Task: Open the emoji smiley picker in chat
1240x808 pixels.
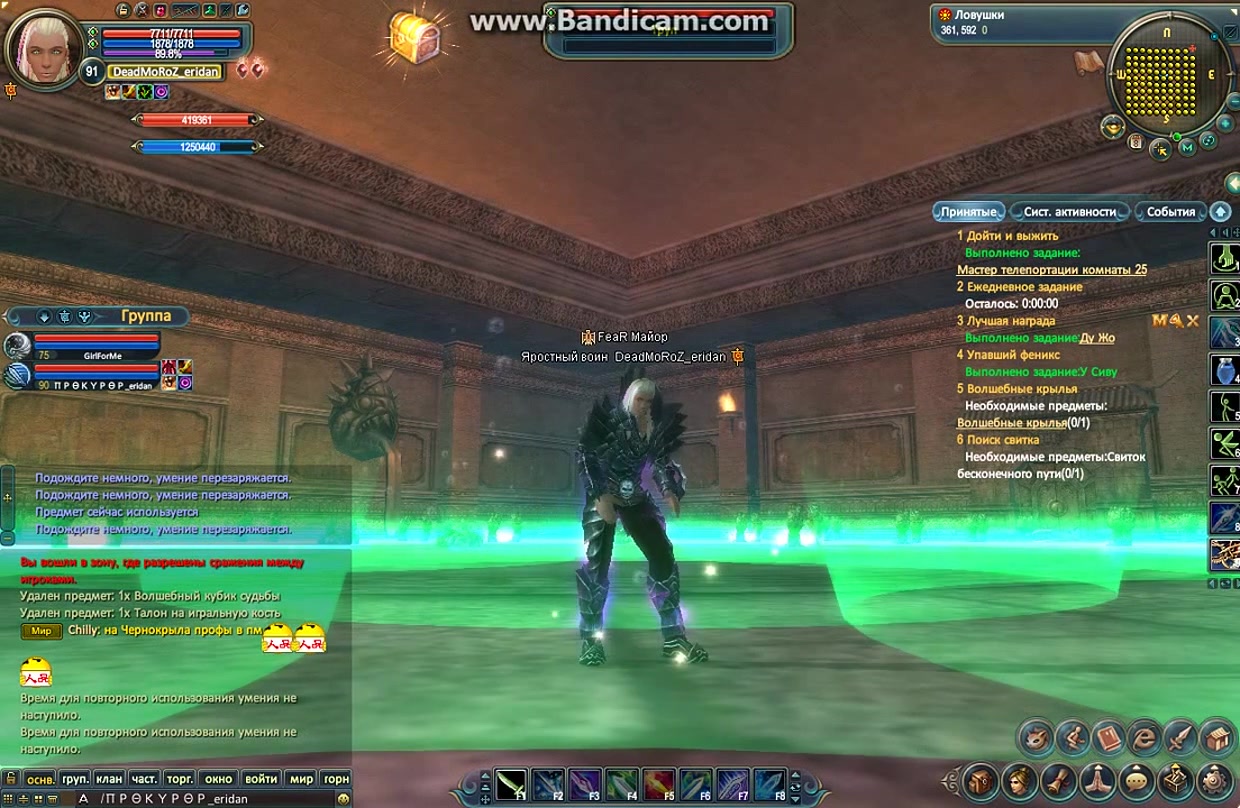Action: (x=344, y=799)
